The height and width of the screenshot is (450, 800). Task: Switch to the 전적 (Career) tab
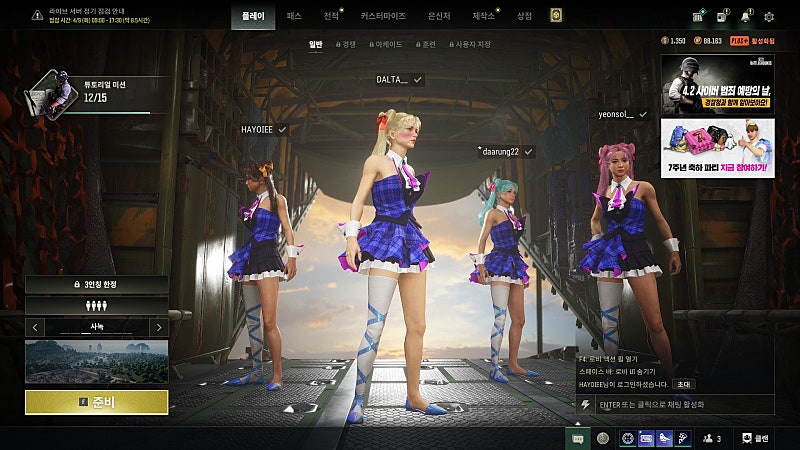[332, 16]
